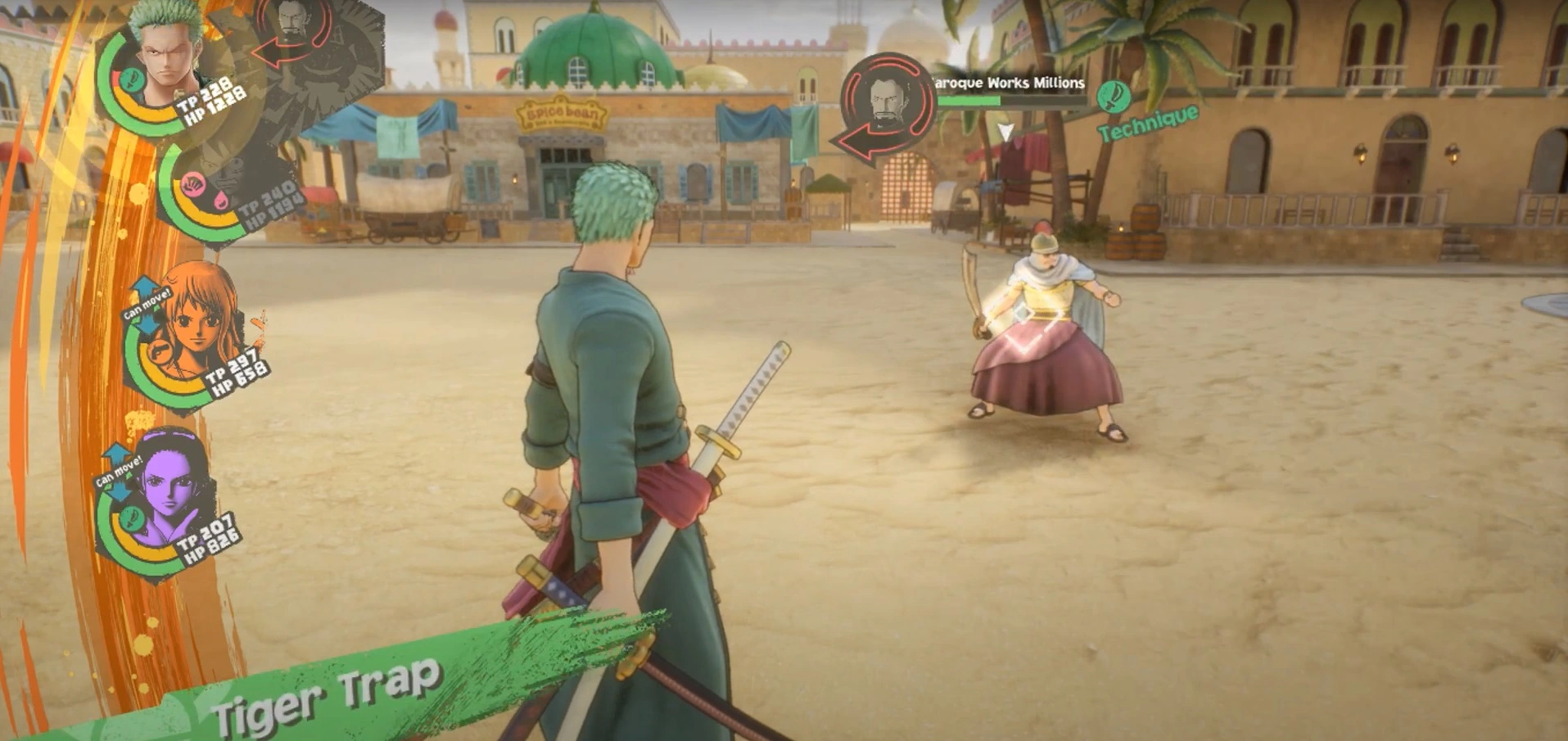
Task: Click the sword icon on Robin's portrait gauge
Action: 131,517
